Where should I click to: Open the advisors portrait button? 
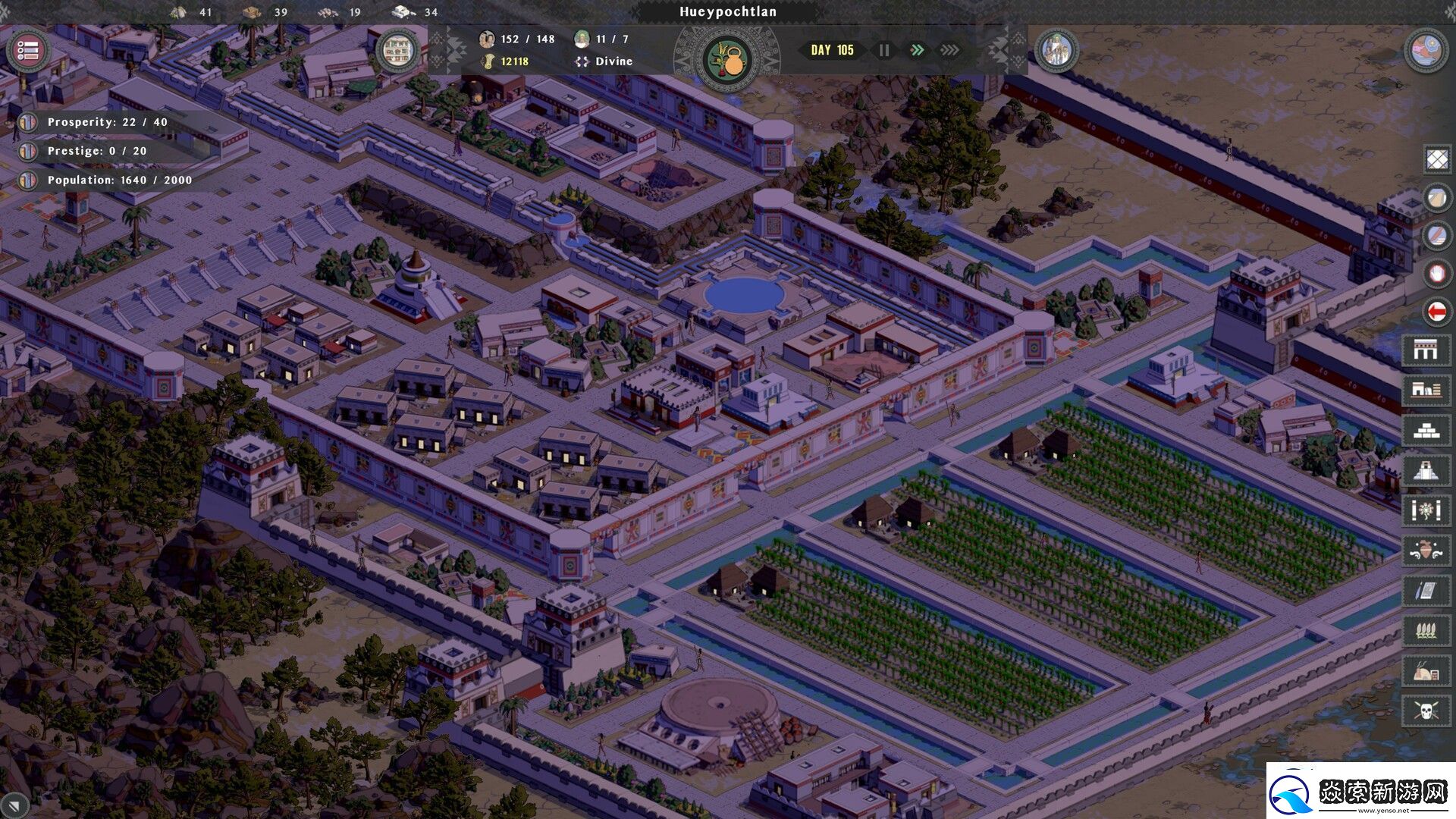[x=1056, y=51]
